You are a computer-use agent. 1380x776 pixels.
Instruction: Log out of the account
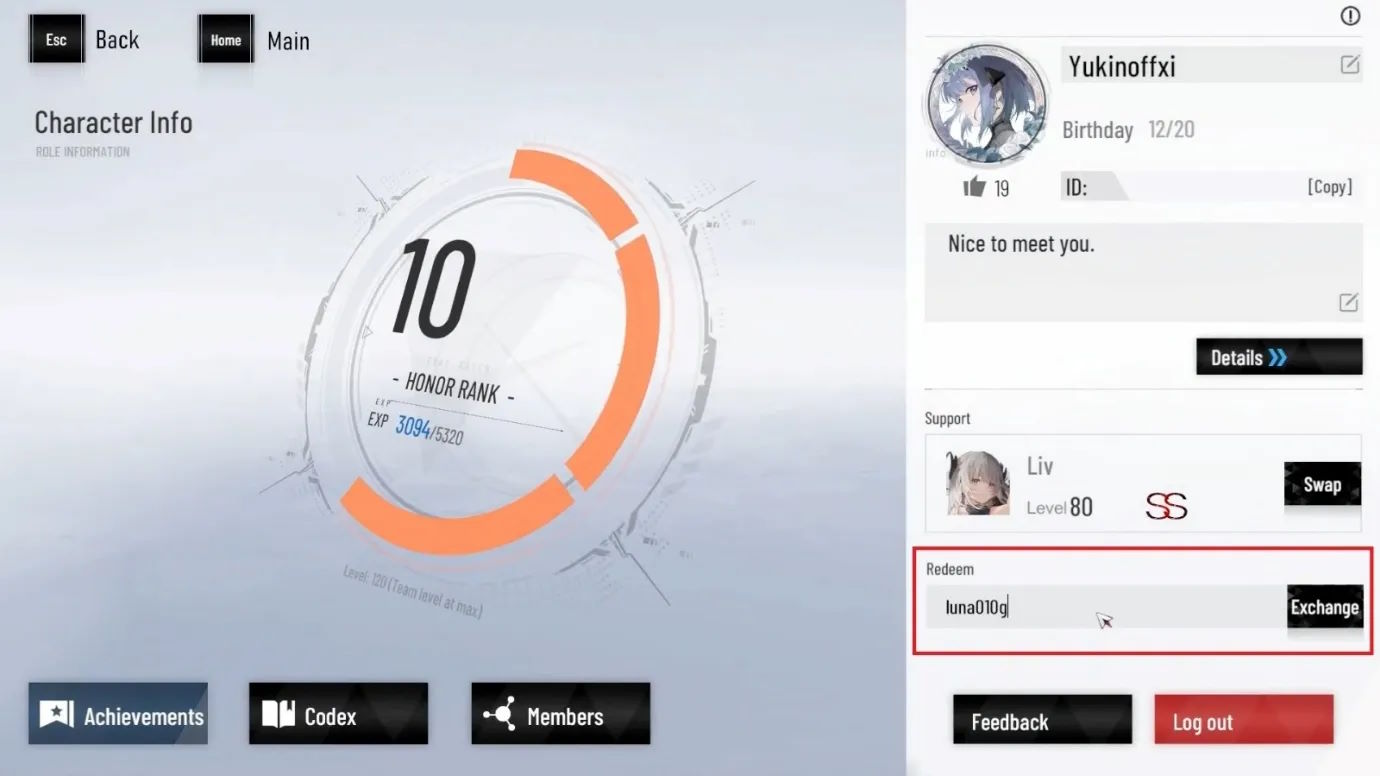tap(1243, 719)
